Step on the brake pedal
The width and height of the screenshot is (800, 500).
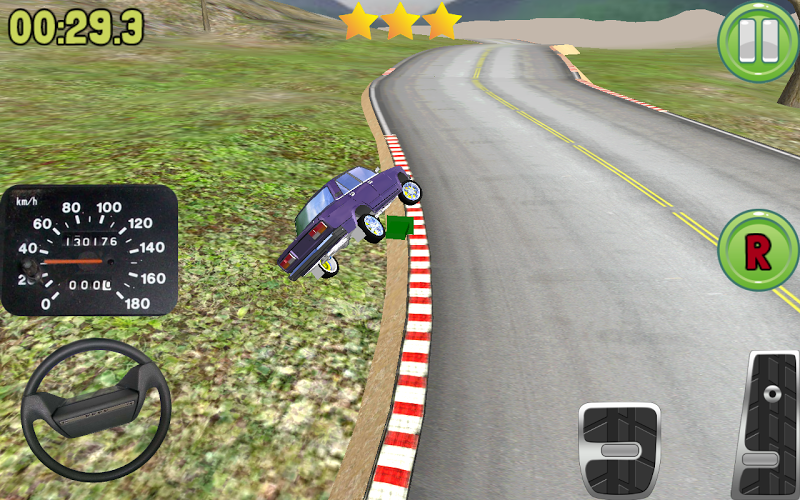[620, 450]
